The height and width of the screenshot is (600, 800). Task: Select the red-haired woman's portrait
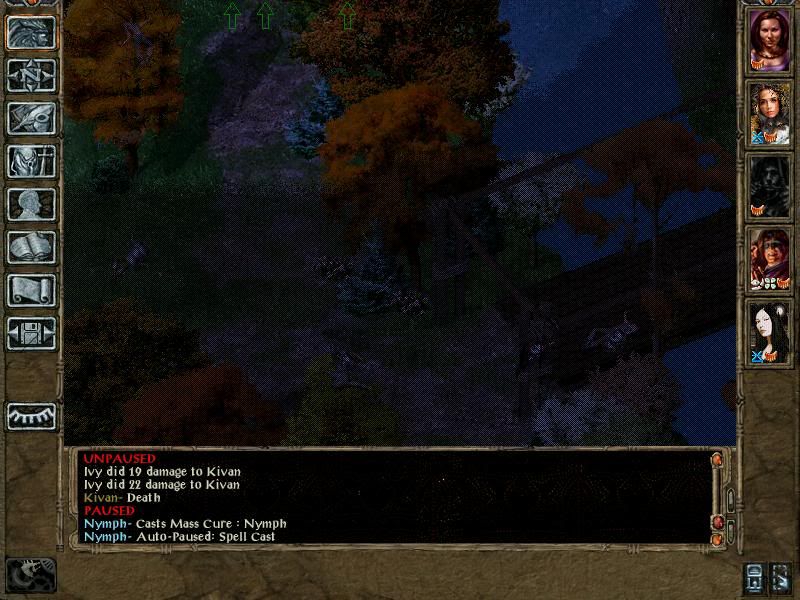770,42
